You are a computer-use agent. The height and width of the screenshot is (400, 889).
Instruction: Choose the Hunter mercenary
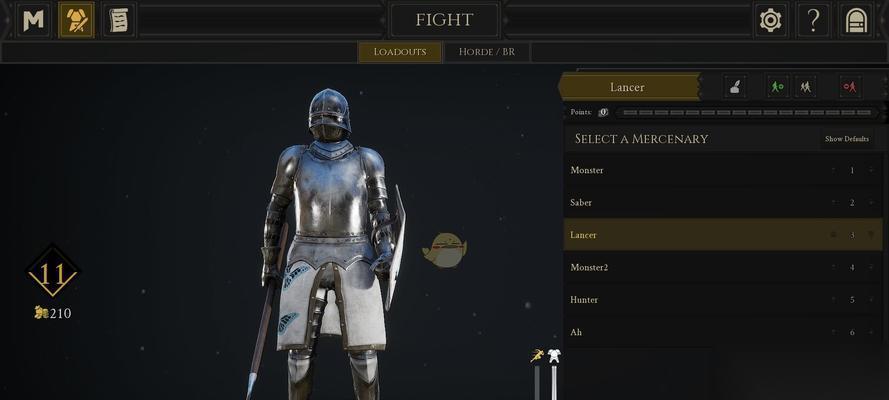coord(700,299)
